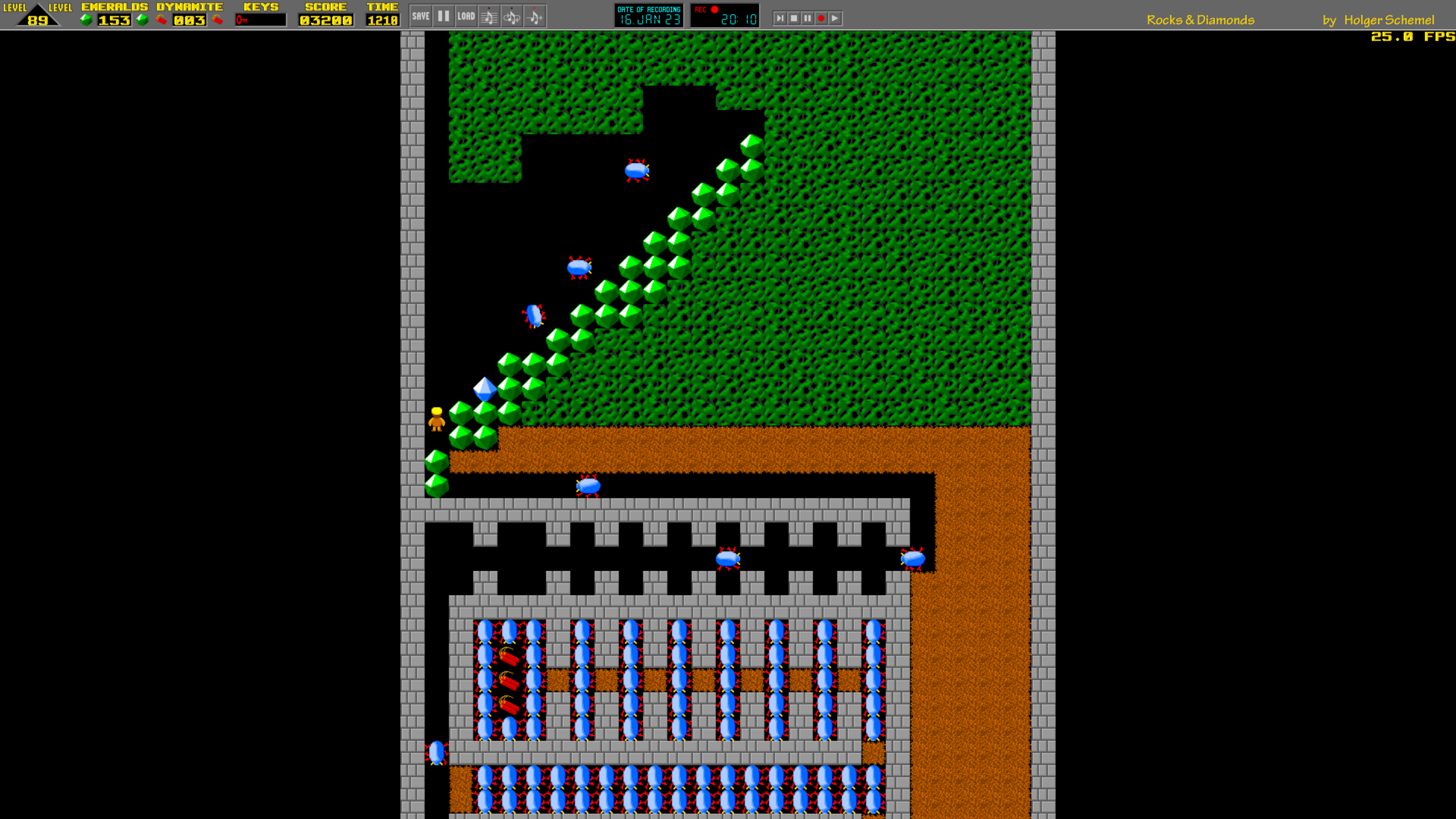1456x819 pixels.
Task: Toggle background music on or off
Action: tap(490, 16)
